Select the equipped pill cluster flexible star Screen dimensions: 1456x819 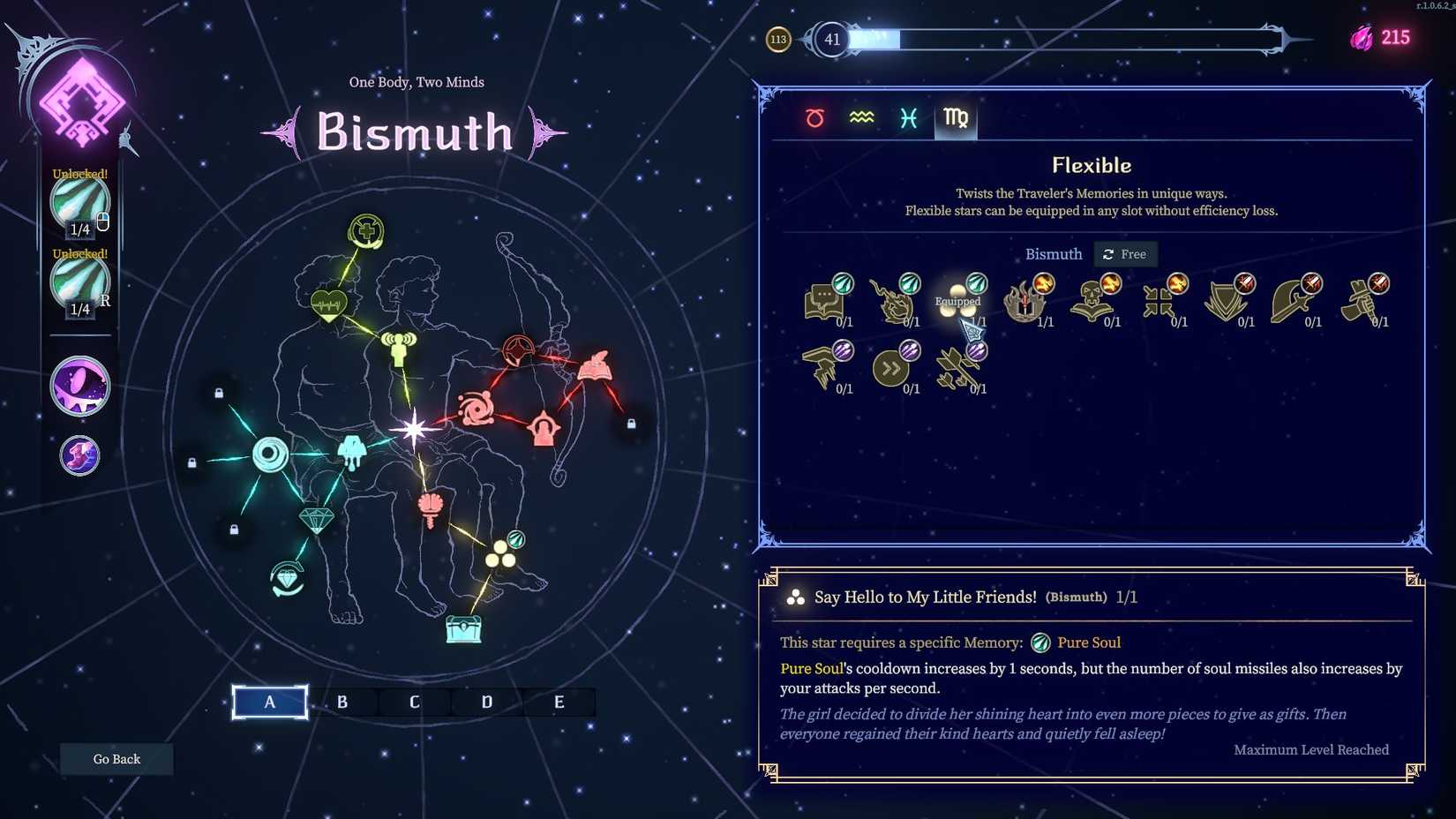tap(957, 300)
